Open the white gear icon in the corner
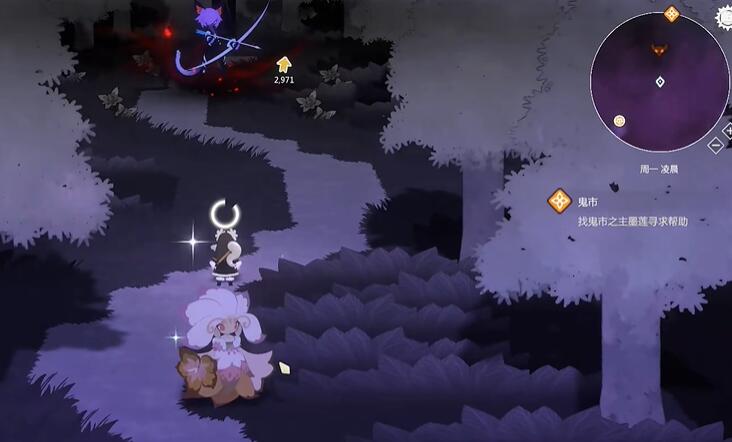The height and width of the screenshot is (442, 732). 725,15
